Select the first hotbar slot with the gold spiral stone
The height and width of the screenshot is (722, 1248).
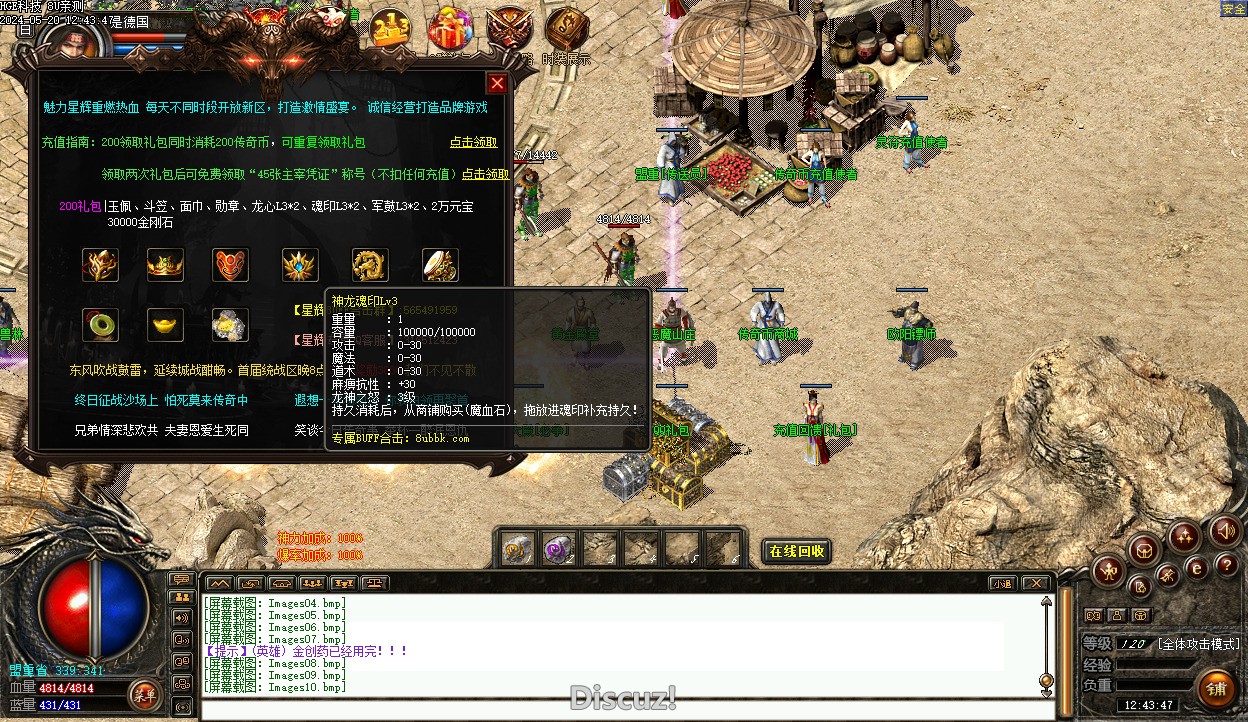(517, 548)
